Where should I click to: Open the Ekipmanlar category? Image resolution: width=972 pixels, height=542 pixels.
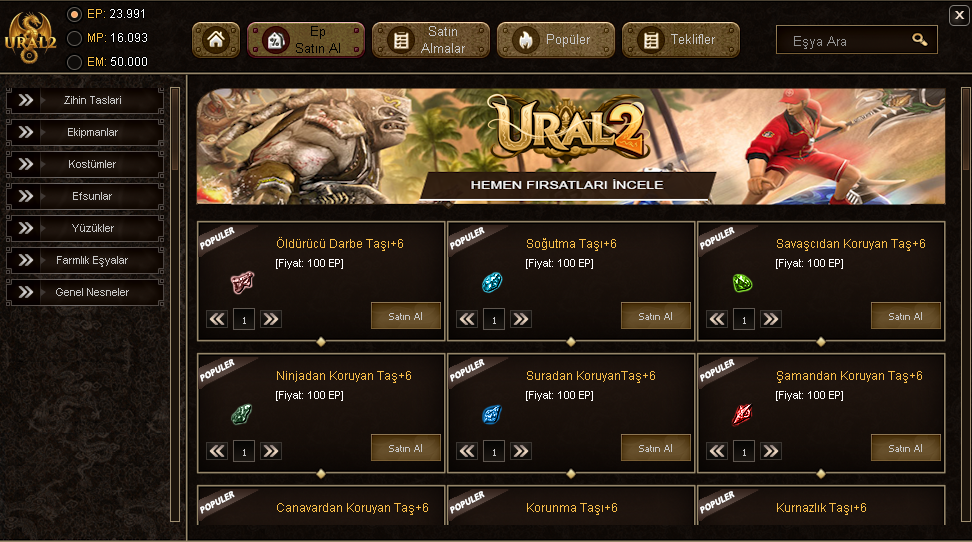(x=86, y=132)
